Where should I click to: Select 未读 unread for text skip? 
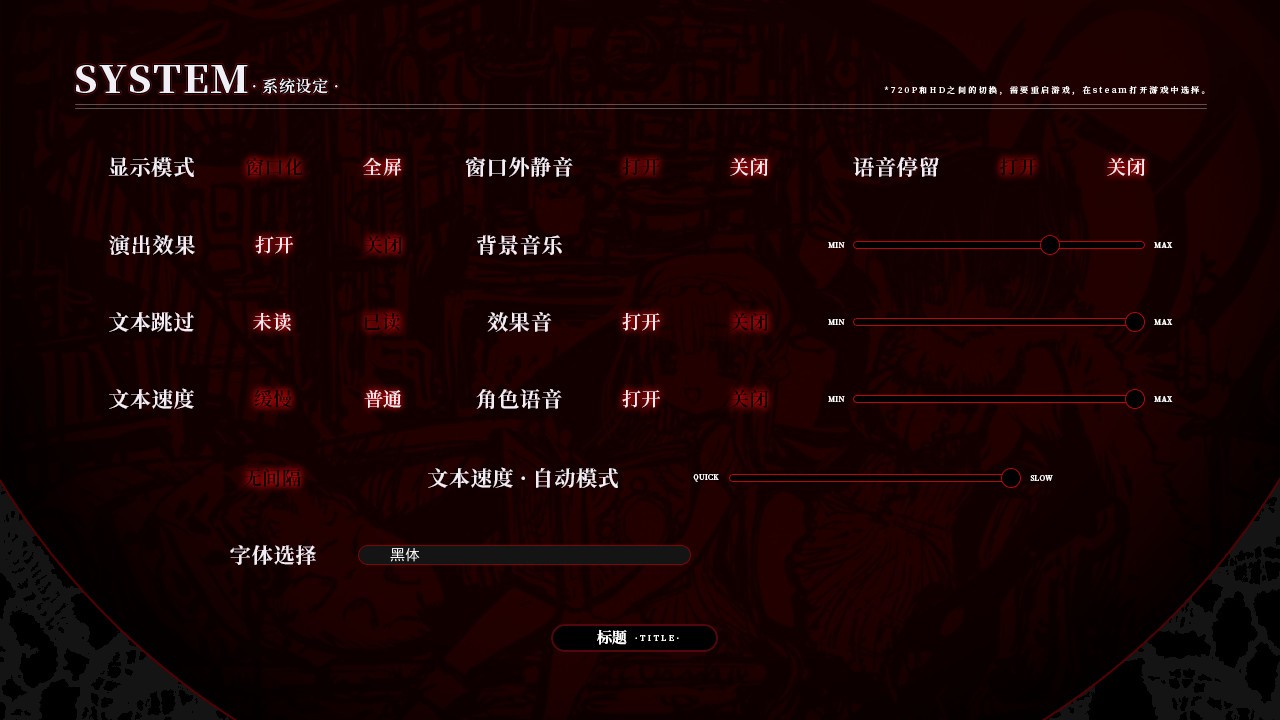tap(273, 322)
